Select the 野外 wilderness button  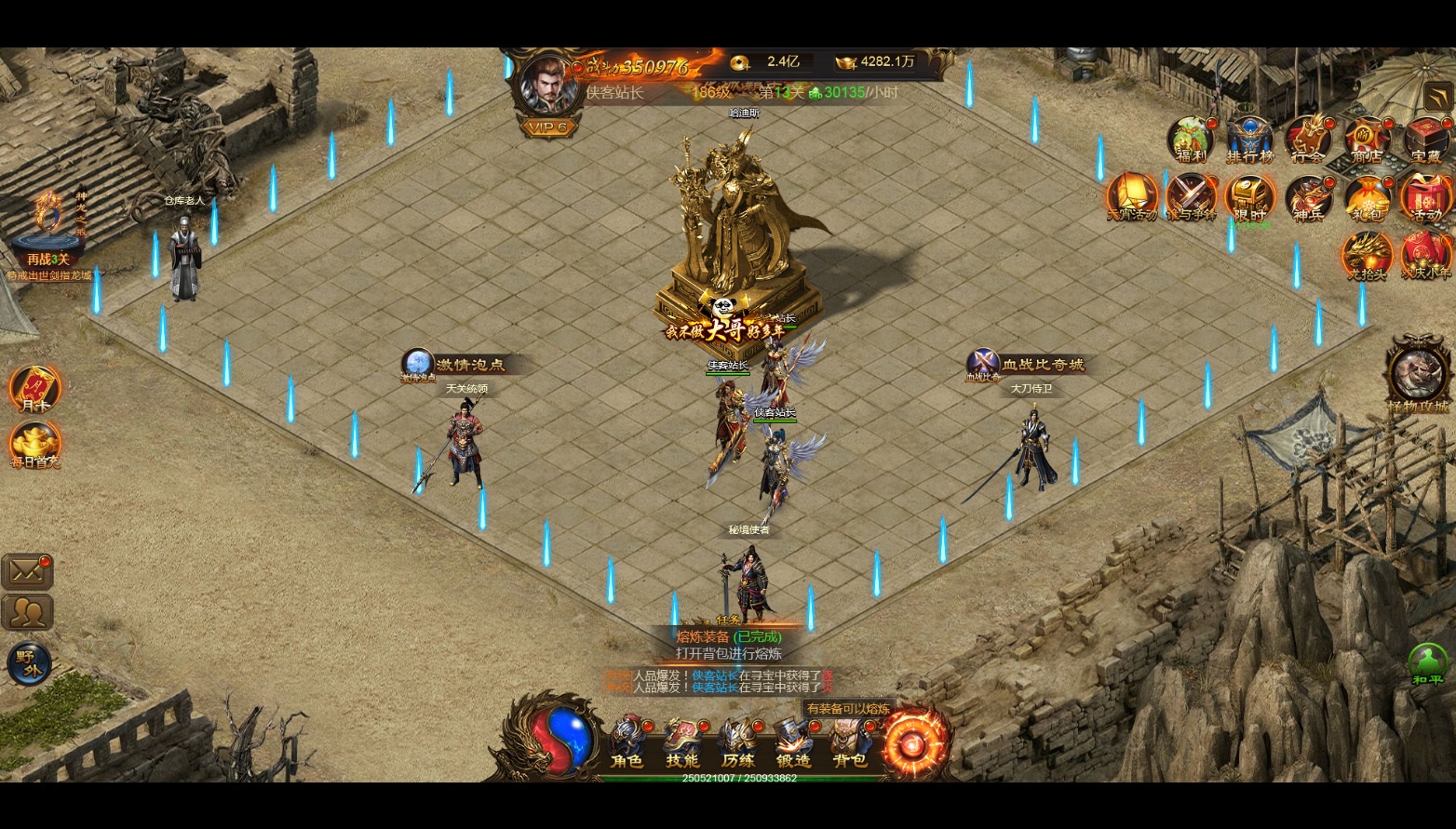(29, 662)
